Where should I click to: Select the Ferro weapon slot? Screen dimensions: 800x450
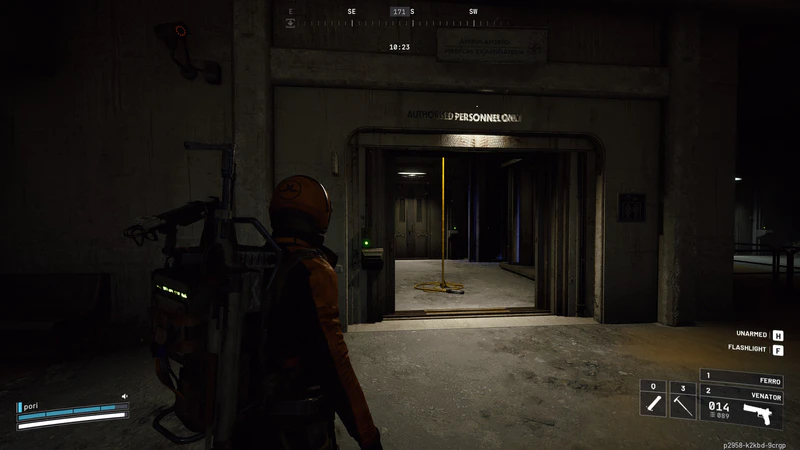pyautogui.click(x=741, y=378)
